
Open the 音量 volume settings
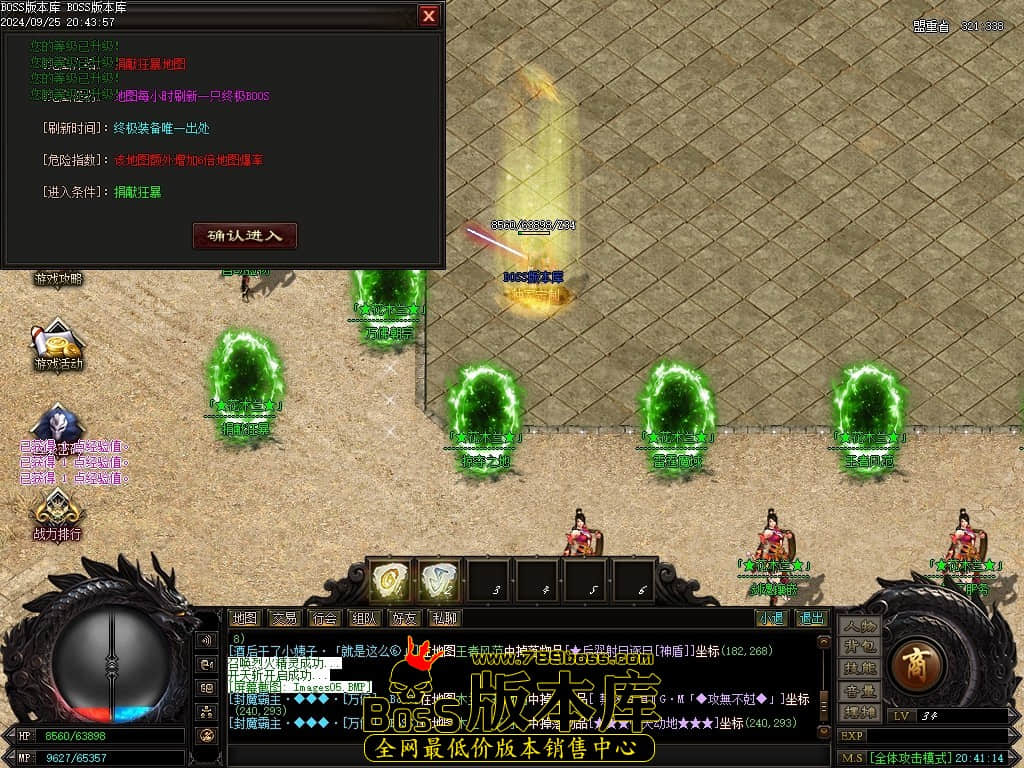click(860, 690)
